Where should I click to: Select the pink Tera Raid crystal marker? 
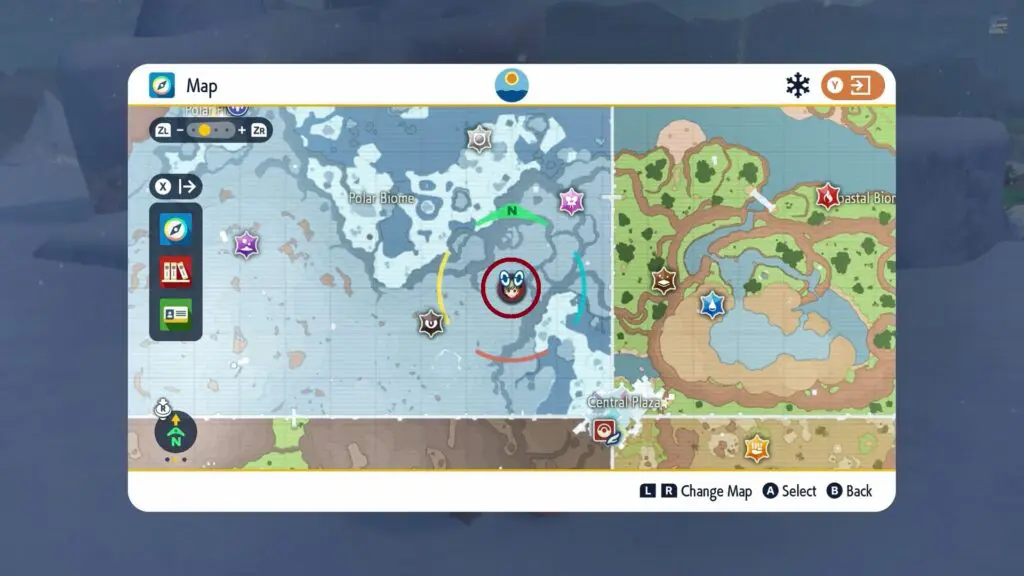[571, 201]
